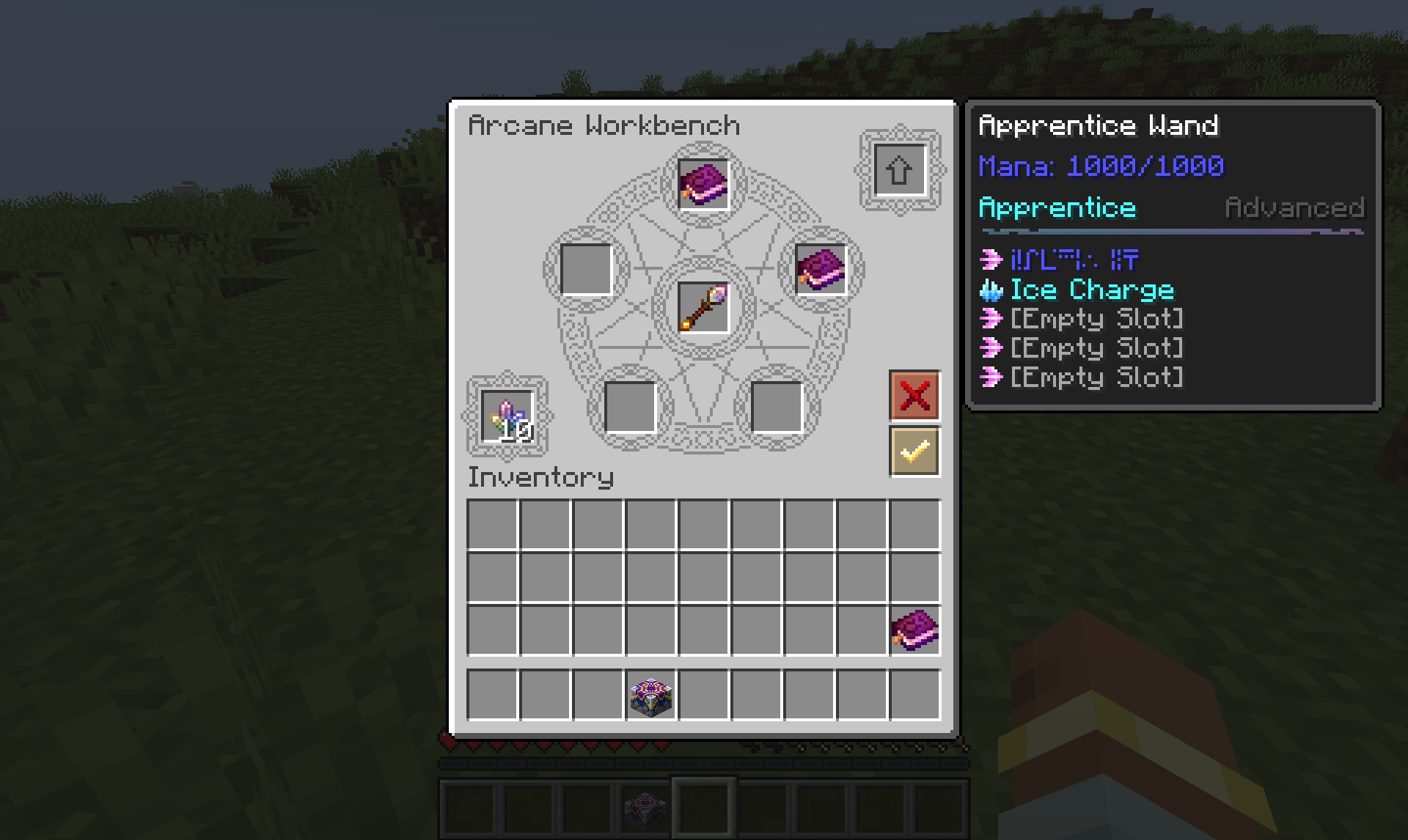Click the snowflake icon next to Ice Charge
Image resolution: width=1408 pixels, height=840 pixels.
pos(991,290)
